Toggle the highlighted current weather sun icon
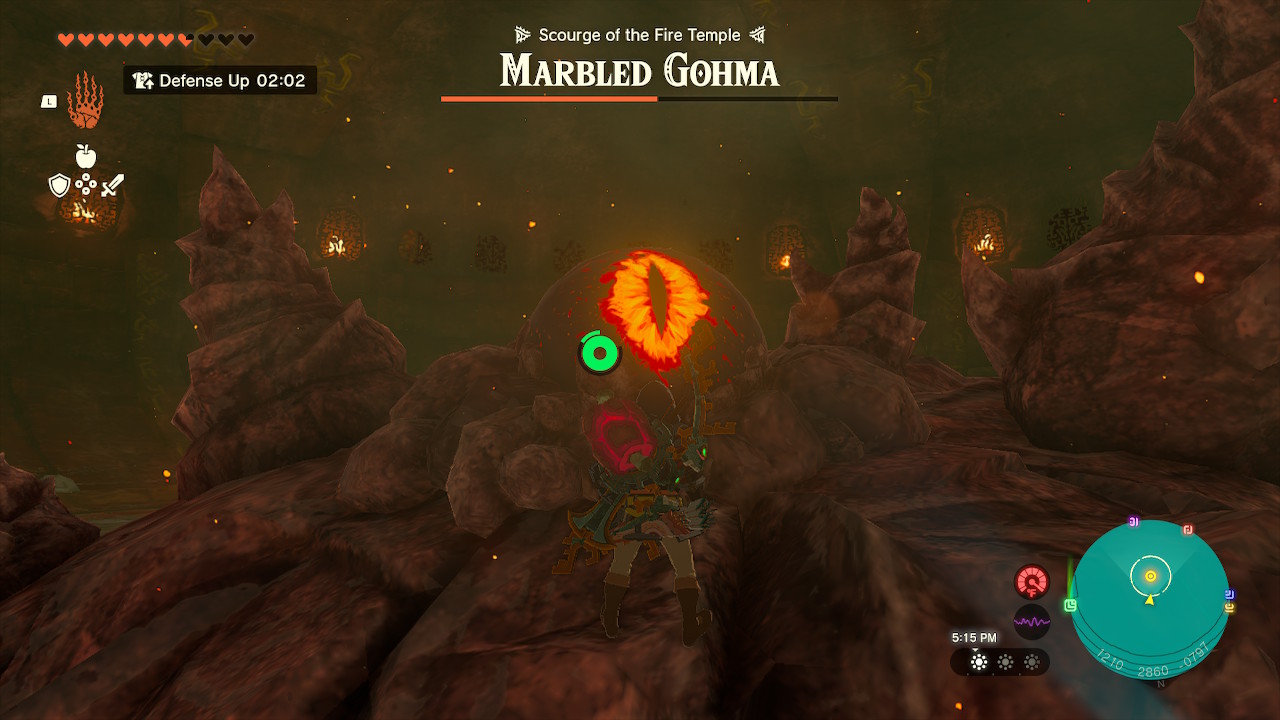This screenshot has height=720, width=1280. (x=977, y=661)
